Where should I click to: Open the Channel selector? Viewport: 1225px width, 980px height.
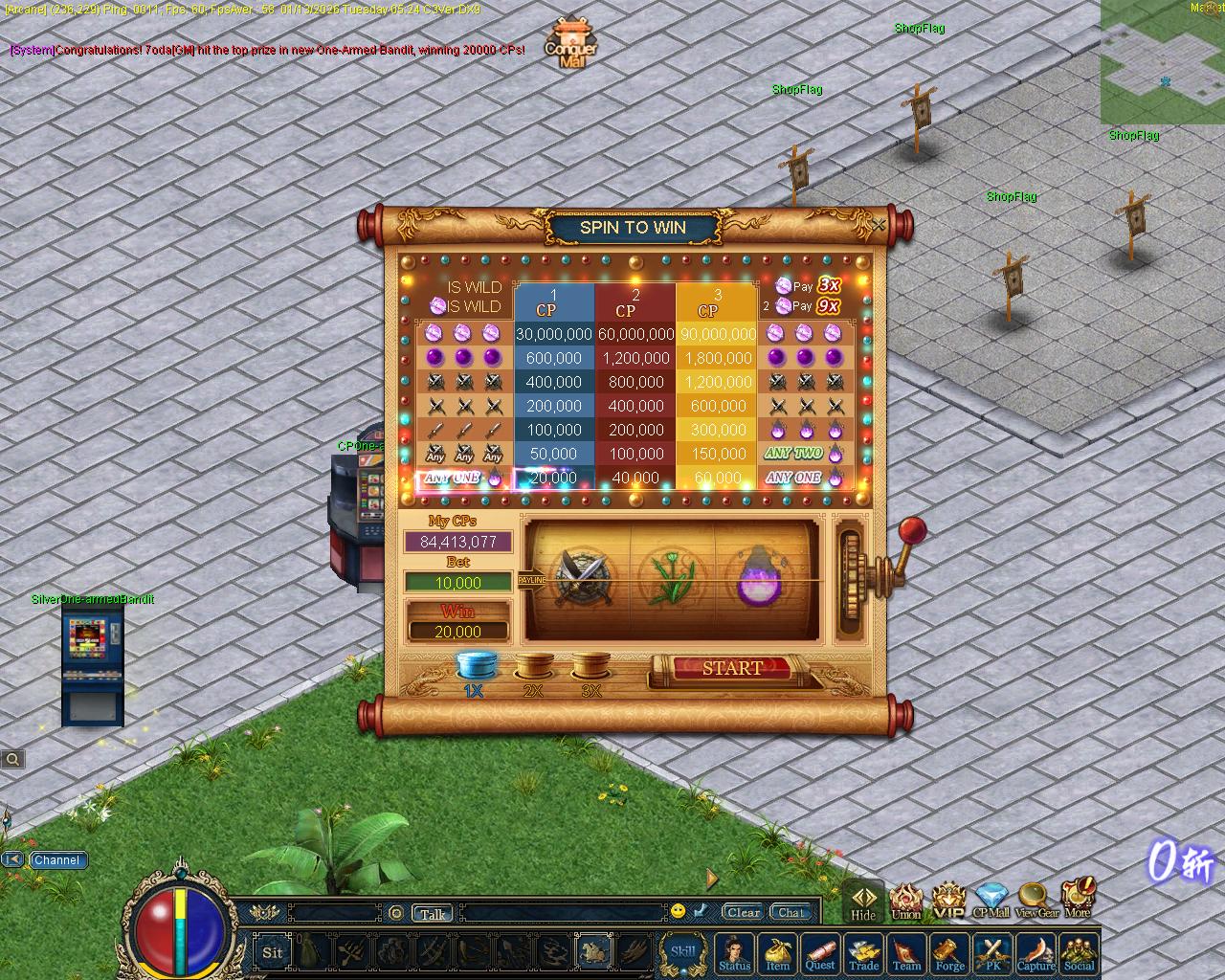pos(56,859)
